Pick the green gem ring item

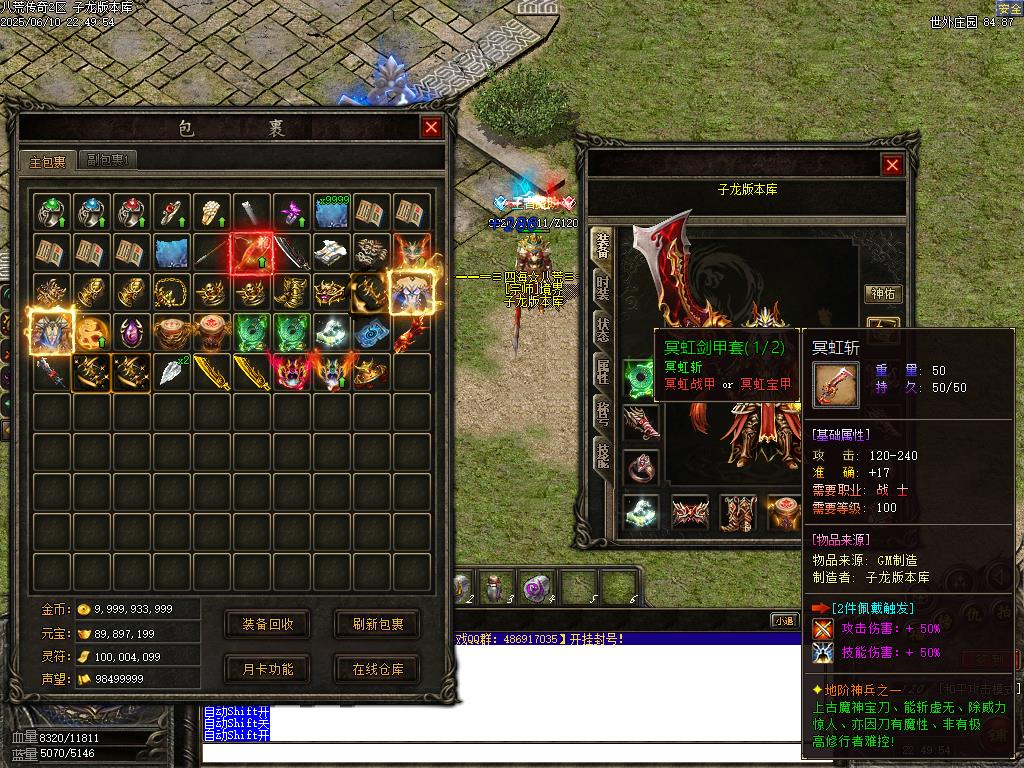(52, 212)
